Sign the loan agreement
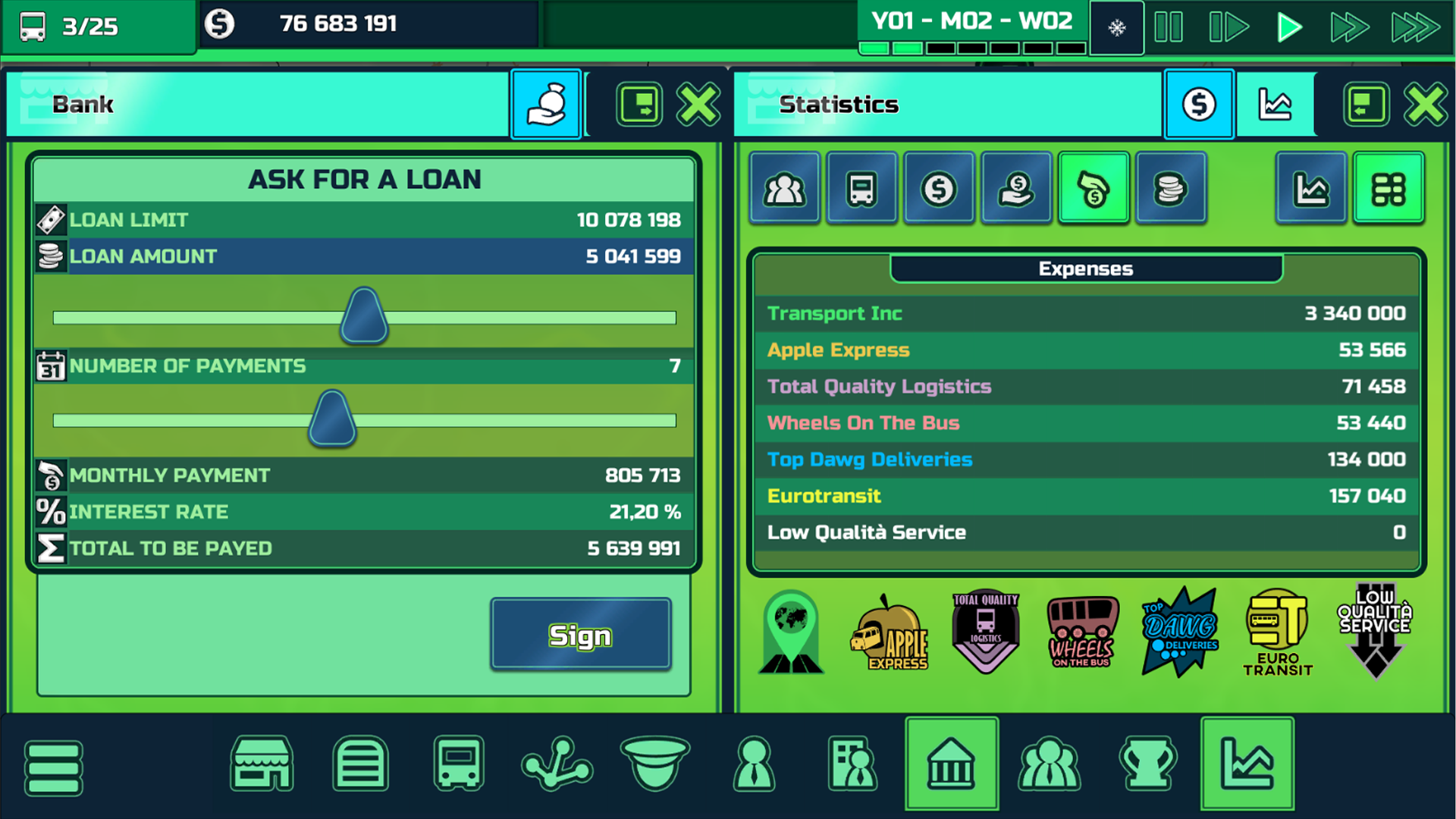 (x=580, y=634)
